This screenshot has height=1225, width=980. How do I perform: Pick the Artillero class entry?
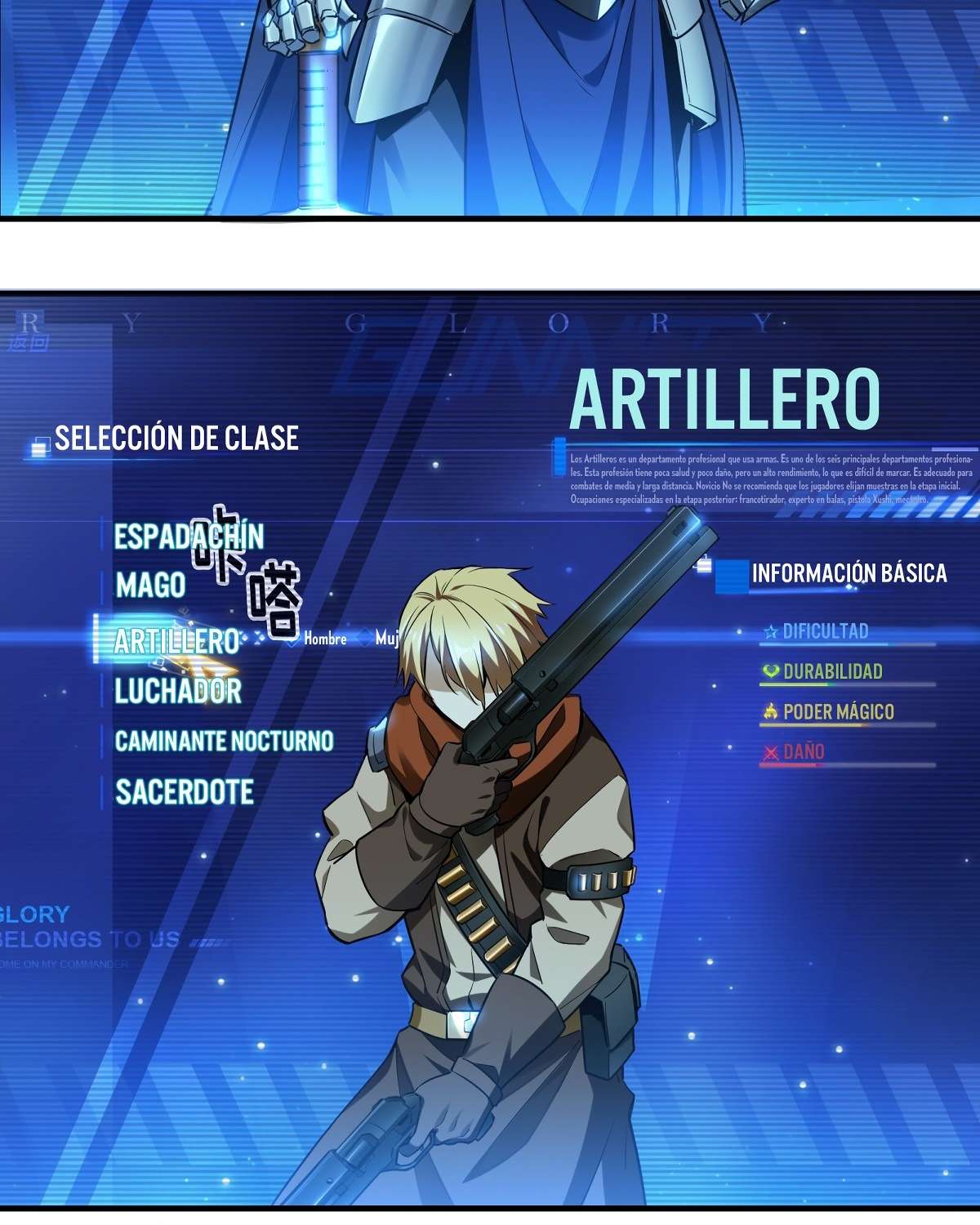176,641
